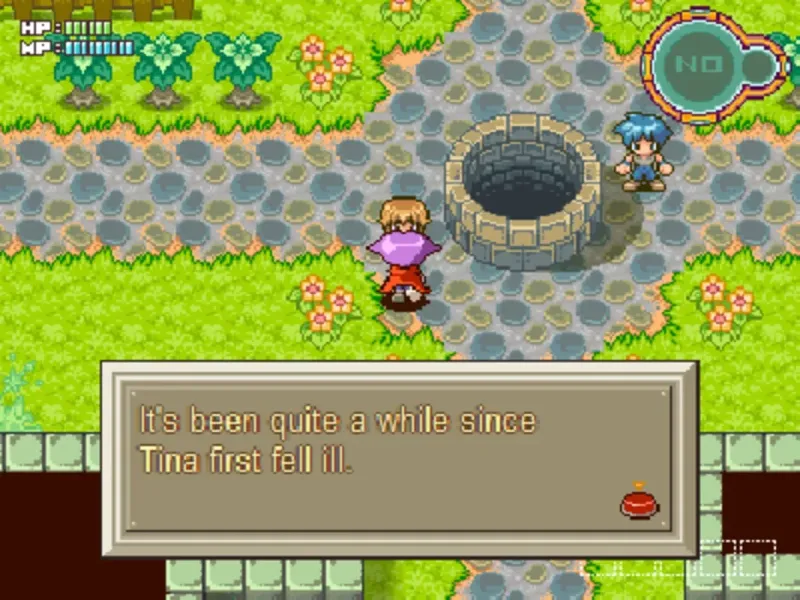The height and width of the screenshot is (600, 800).
Task: Click the small empty circle beside "NO"
Action: point(759,65)
